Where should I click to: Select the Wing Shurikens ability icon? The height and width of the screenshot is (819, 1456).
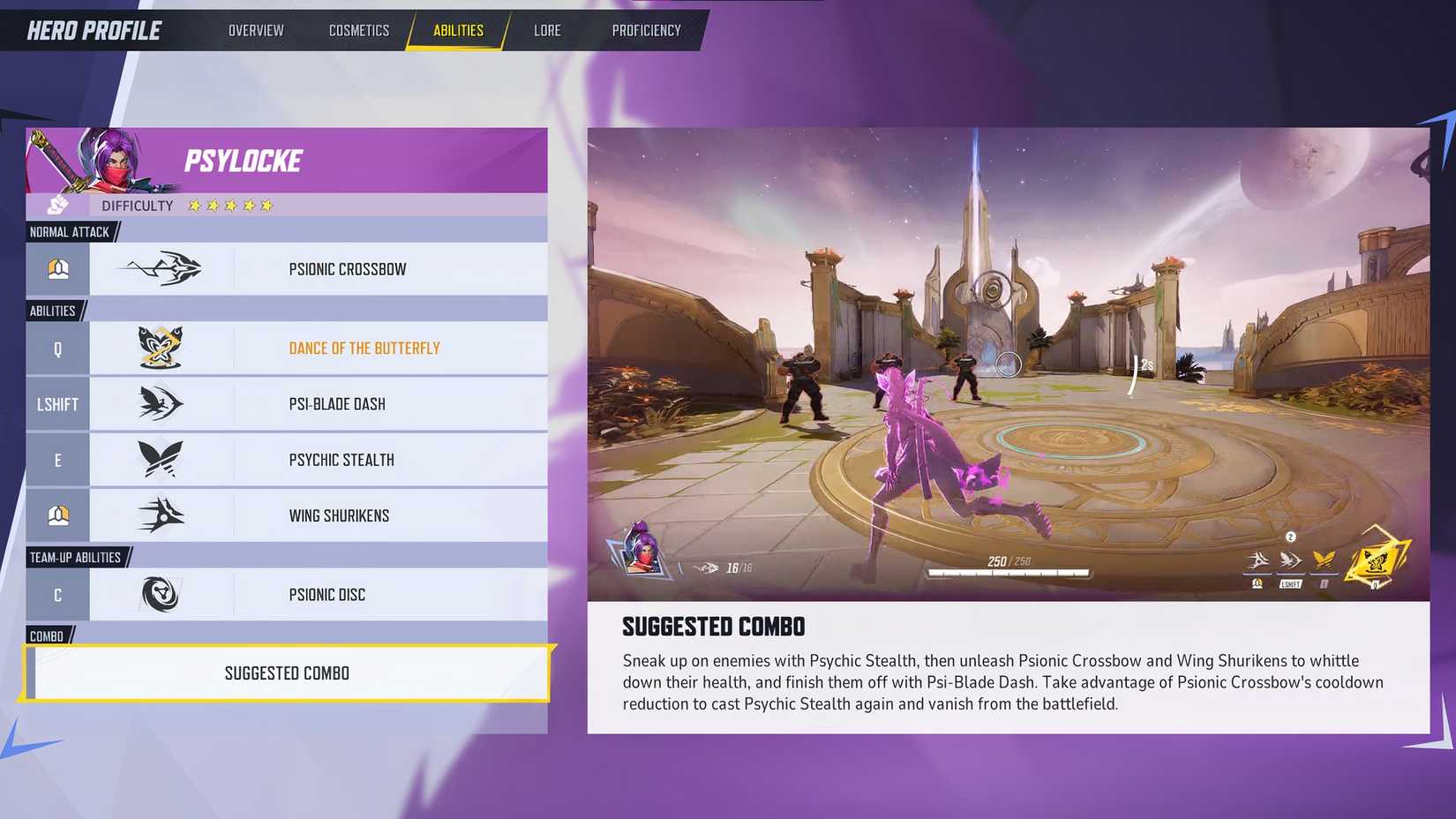click(163, 515)
